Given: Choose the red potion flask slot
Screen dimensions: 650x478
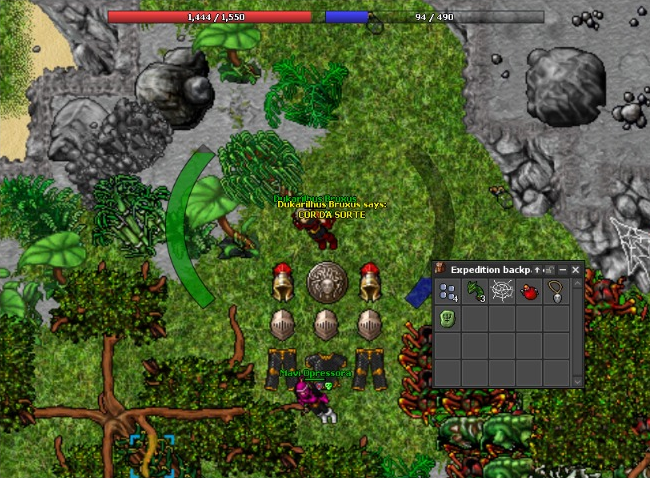Looking at the screenshot, I should 528,293.
